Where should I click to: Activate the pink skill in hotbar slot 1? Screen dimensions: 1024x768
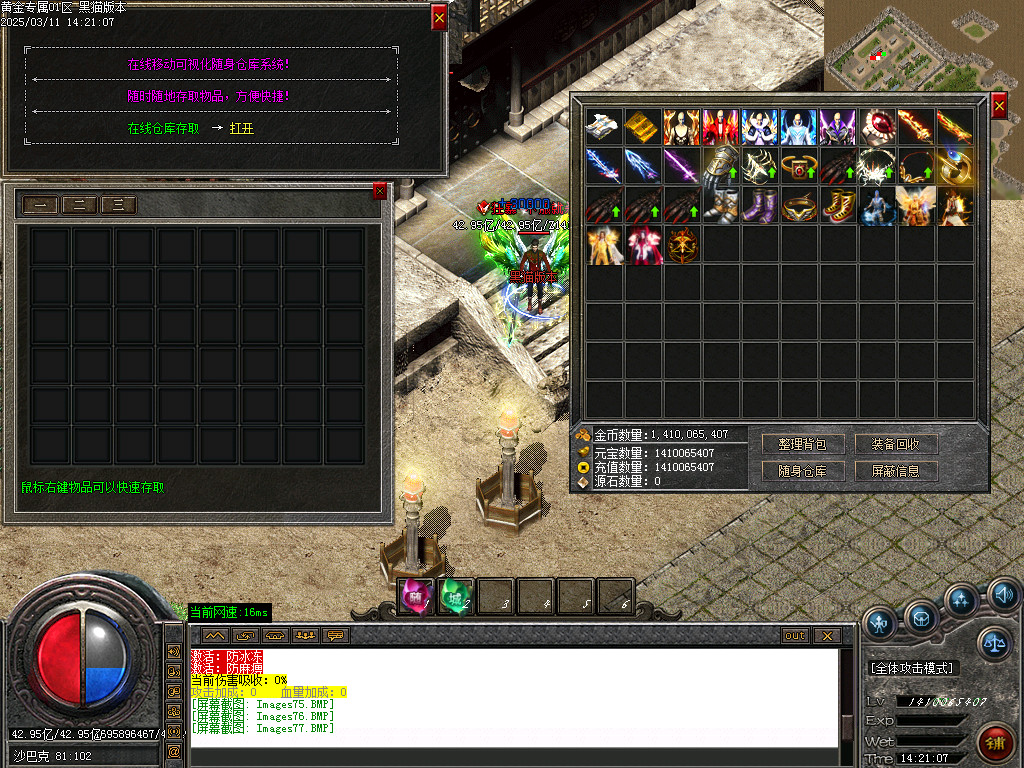[415, 596]
